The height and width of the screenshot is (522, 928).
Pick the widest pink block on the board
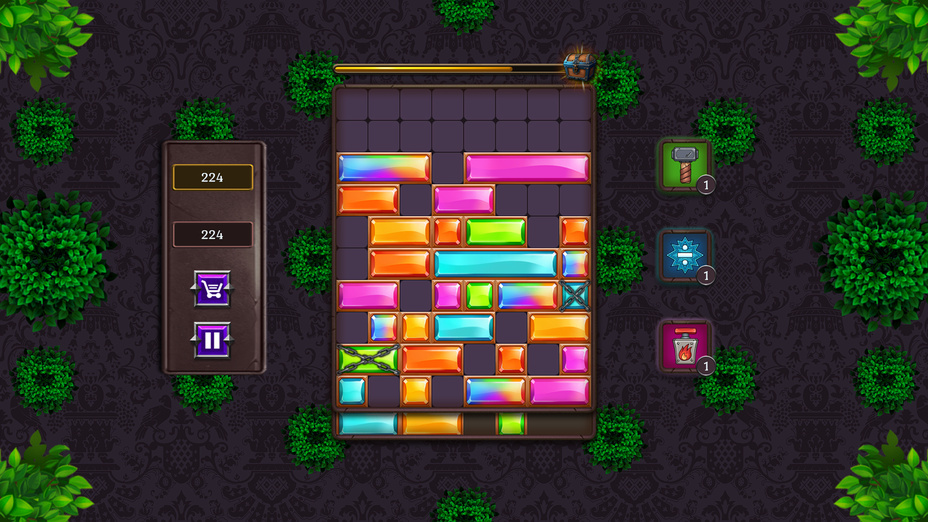pos(527,168)
